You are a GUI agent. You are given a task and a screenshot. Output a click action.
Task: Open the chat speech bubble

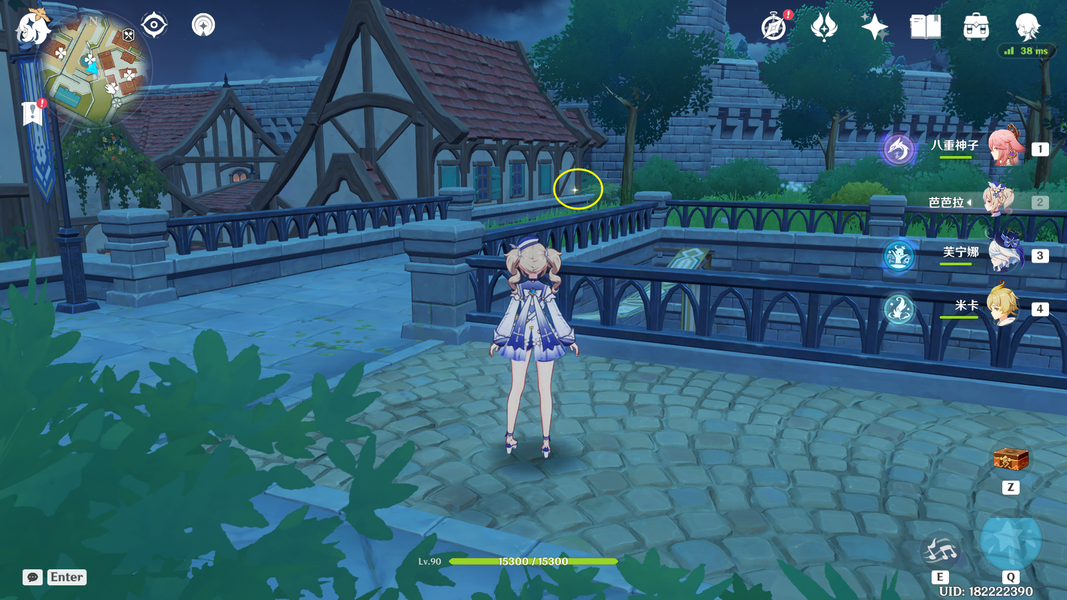point(33,577)
